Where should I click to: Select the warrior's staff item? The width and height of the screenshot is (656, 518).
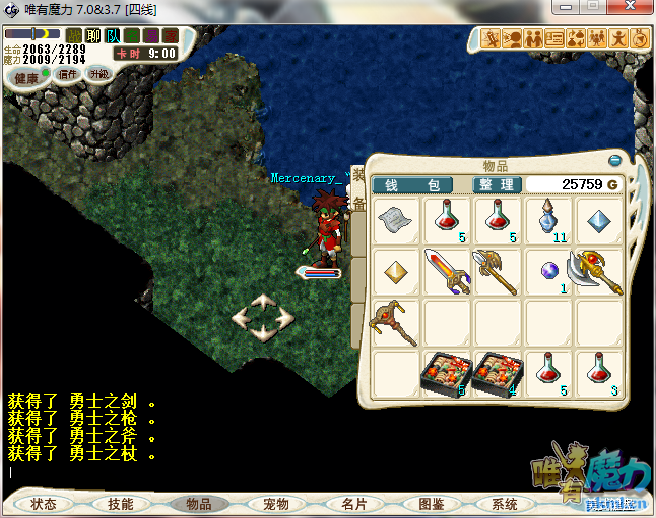click(x=396, y=323)
